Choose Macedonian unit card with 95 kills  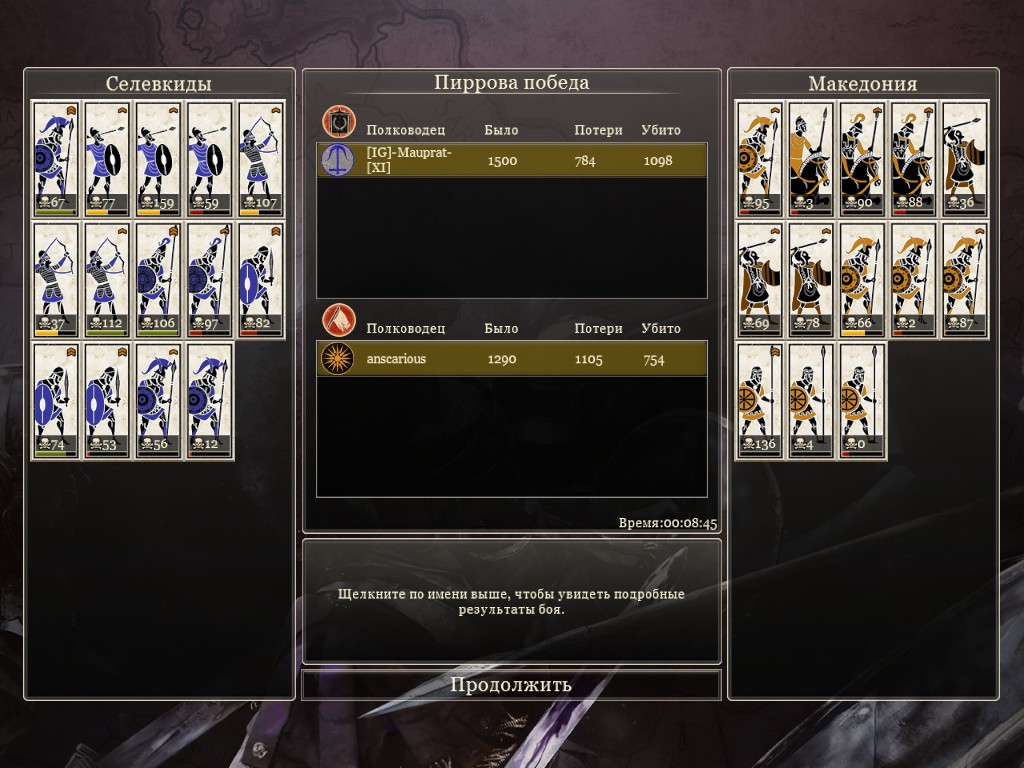point(761,158)
